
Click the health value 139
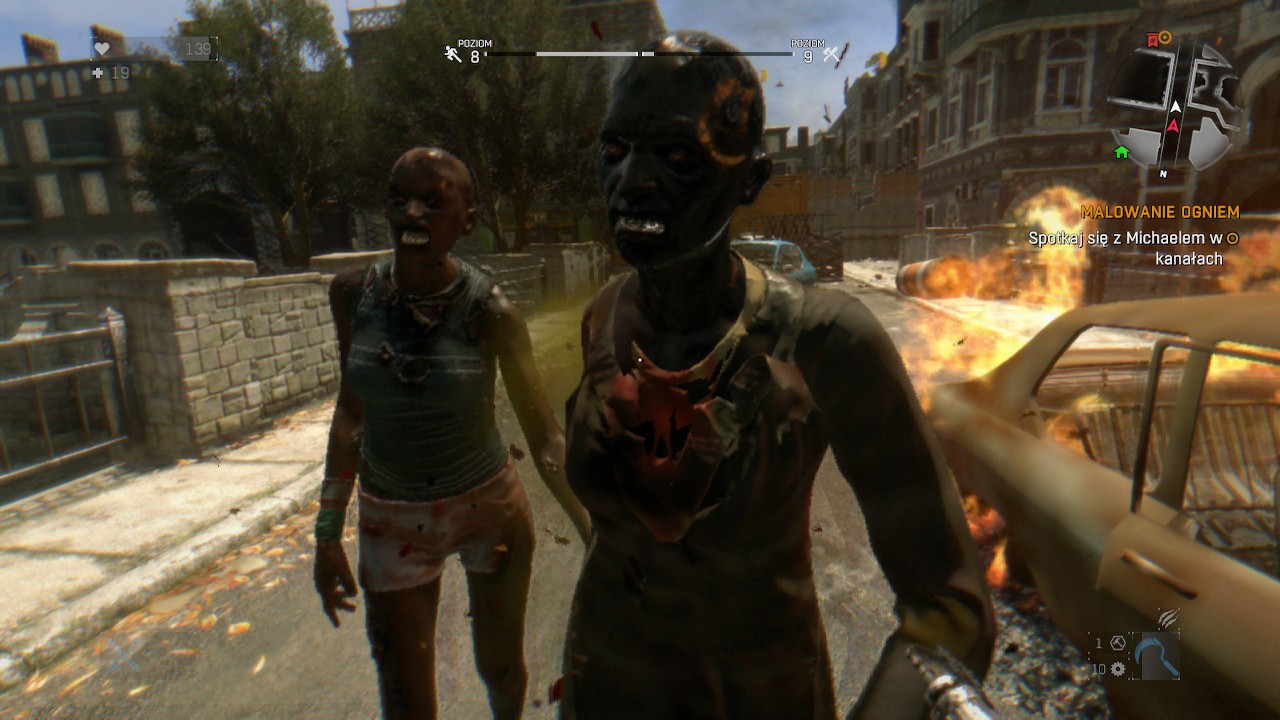[x=198, y=51]
